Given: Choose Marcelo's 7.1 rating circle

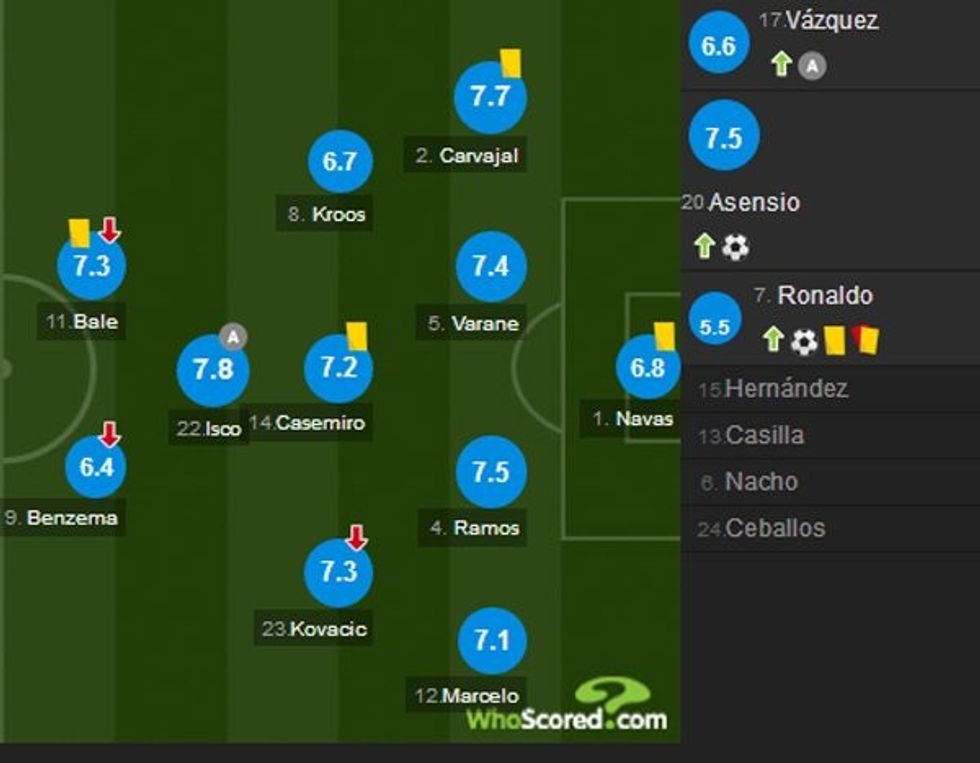Looking at the screenshot, I should pos(492,640).
